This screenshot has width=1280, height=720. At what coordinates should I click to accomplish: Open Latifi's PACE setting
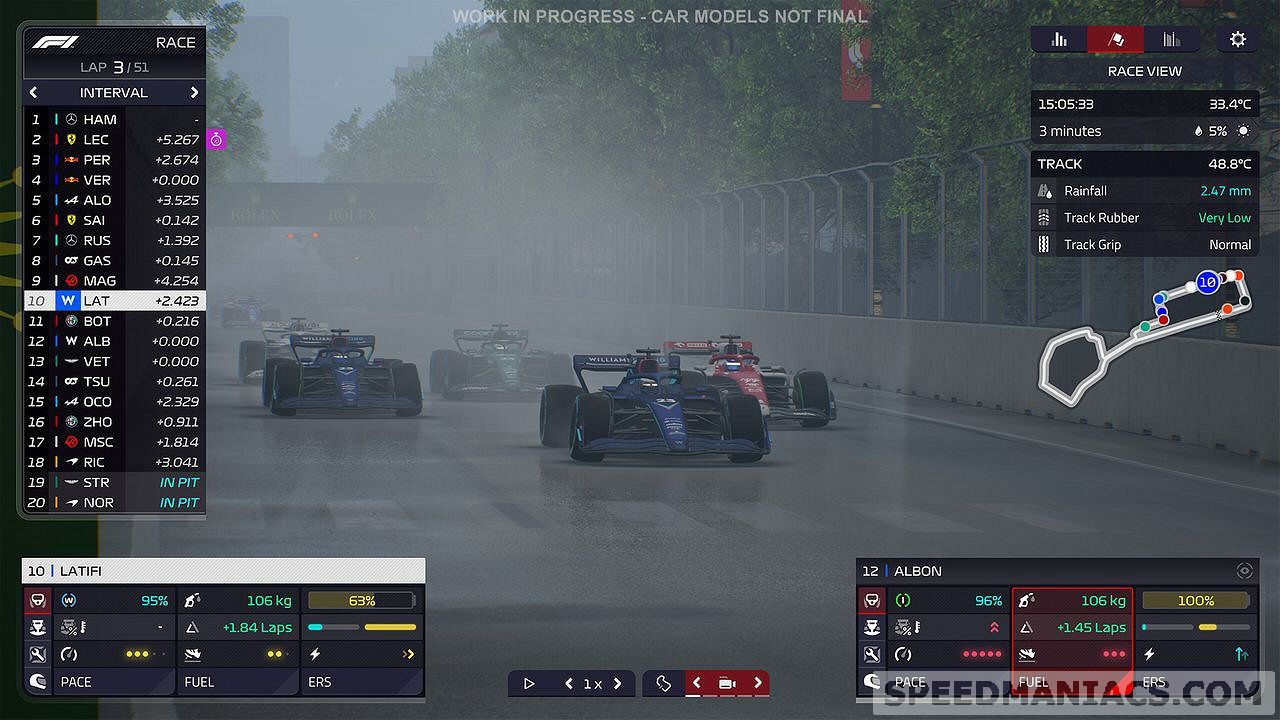(100, 682)
